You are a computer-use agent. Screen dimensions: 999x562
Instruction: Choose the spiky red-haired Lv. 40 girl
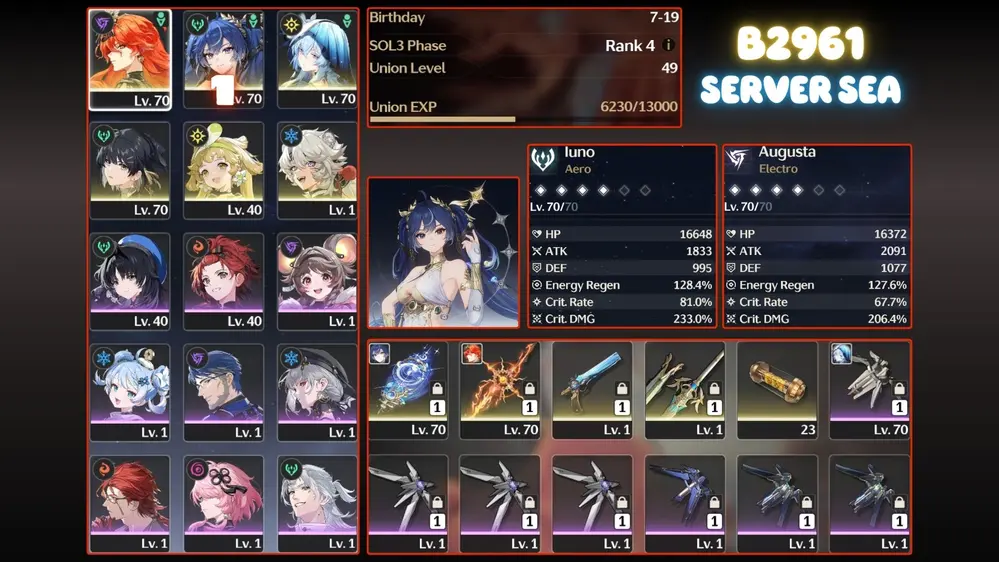223,281
